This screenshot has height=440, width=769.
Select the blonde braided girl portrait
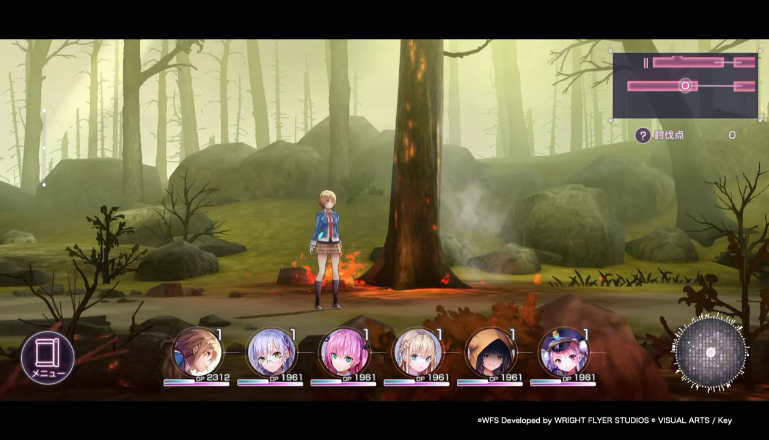[x=417, y=352]
